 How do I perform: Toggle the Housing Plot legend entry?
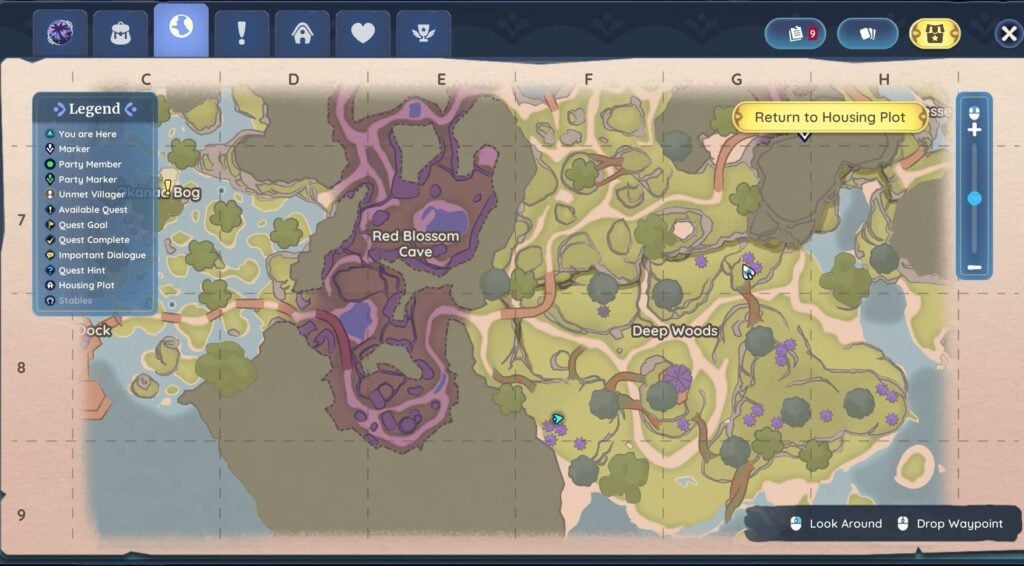[x=86, y=285]
